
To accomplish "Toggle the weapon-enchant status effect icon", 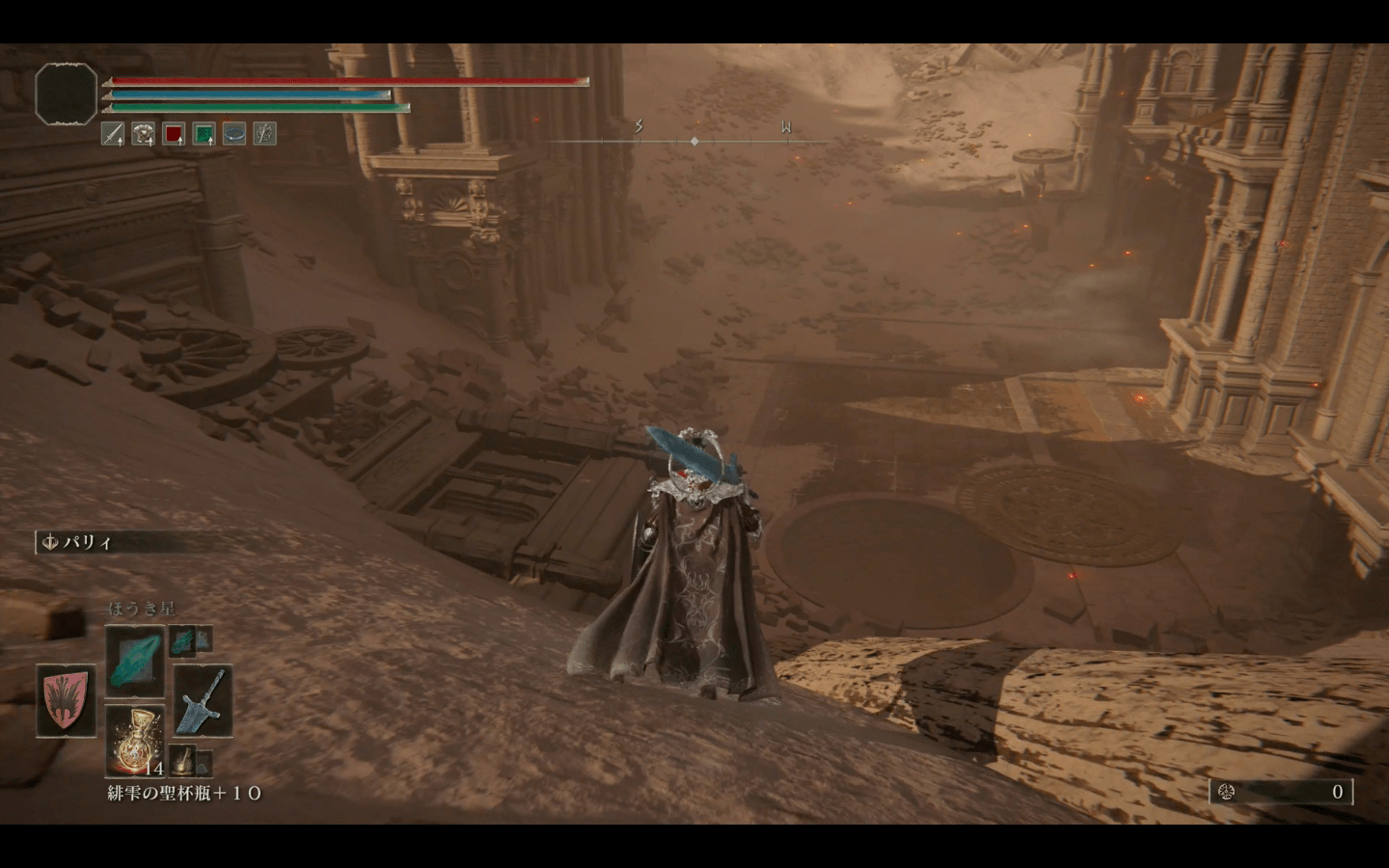I will pyautogui.click(x=265, y=134).
